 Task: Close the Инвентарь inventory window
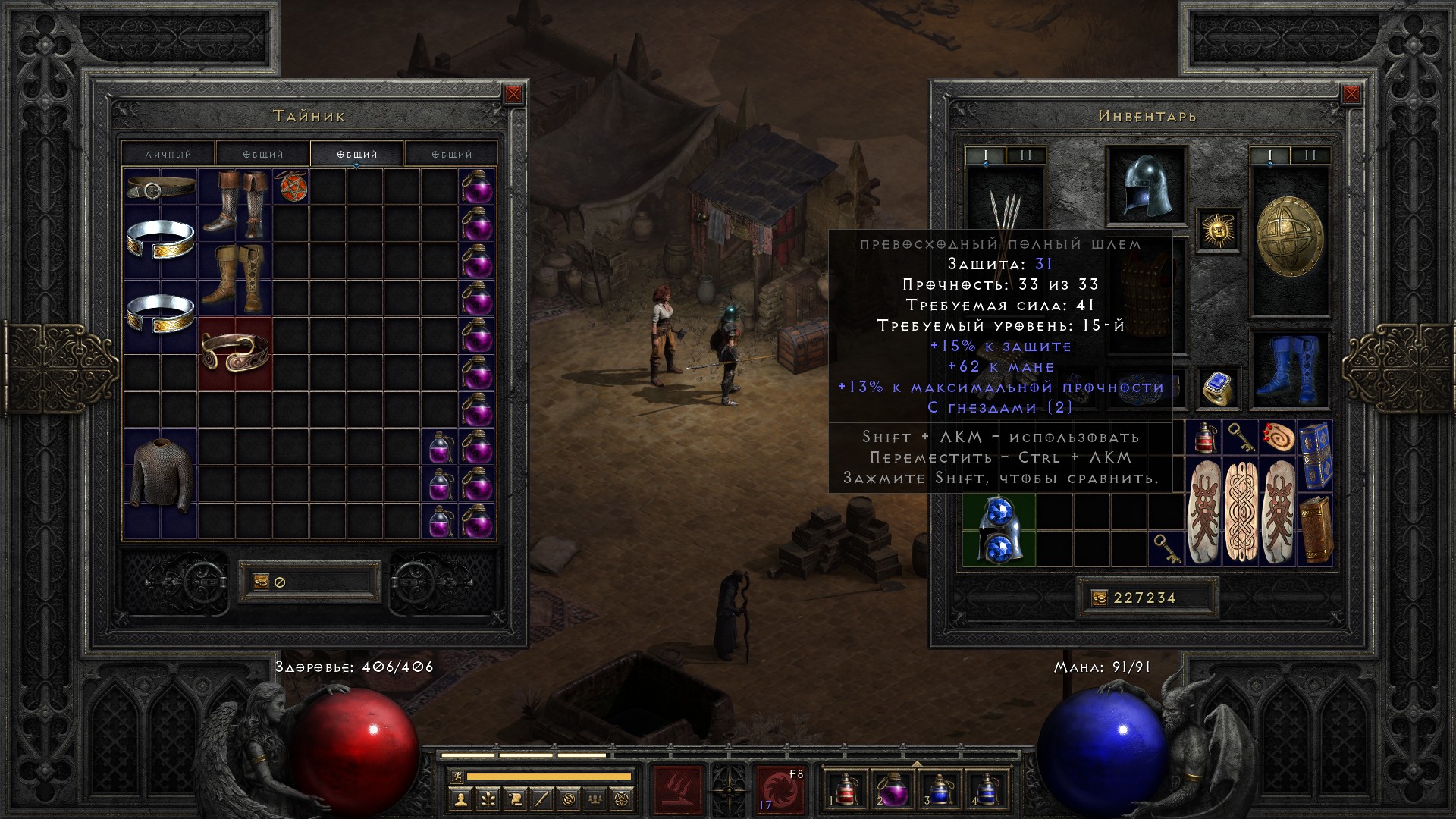(x=1351, y=94)
